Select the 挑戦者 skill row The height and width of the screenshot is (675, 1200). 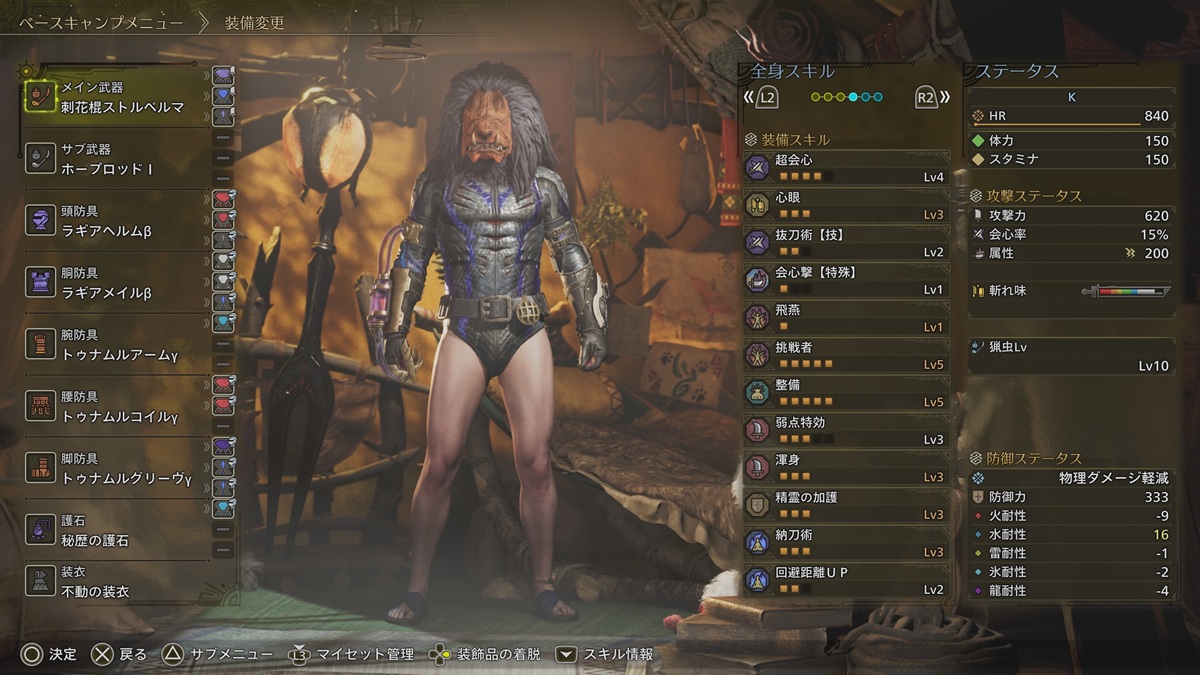click(845, 355)
